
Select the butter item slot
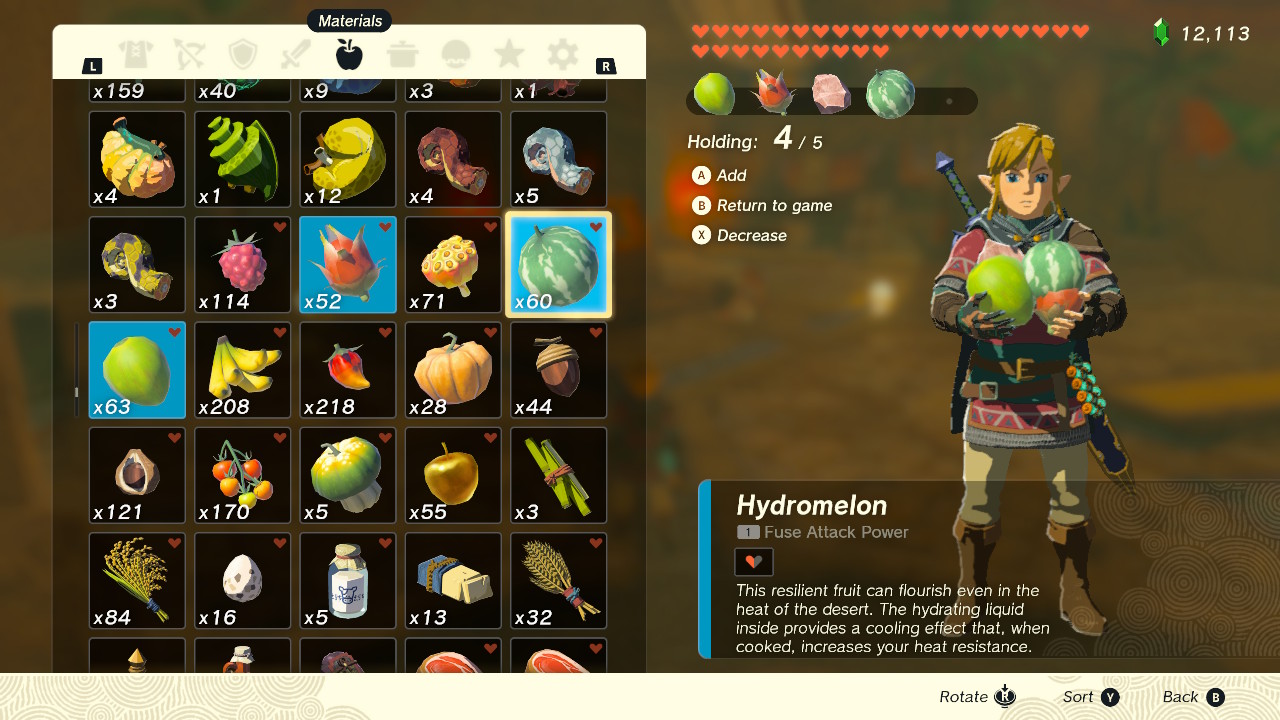point(453,581)
